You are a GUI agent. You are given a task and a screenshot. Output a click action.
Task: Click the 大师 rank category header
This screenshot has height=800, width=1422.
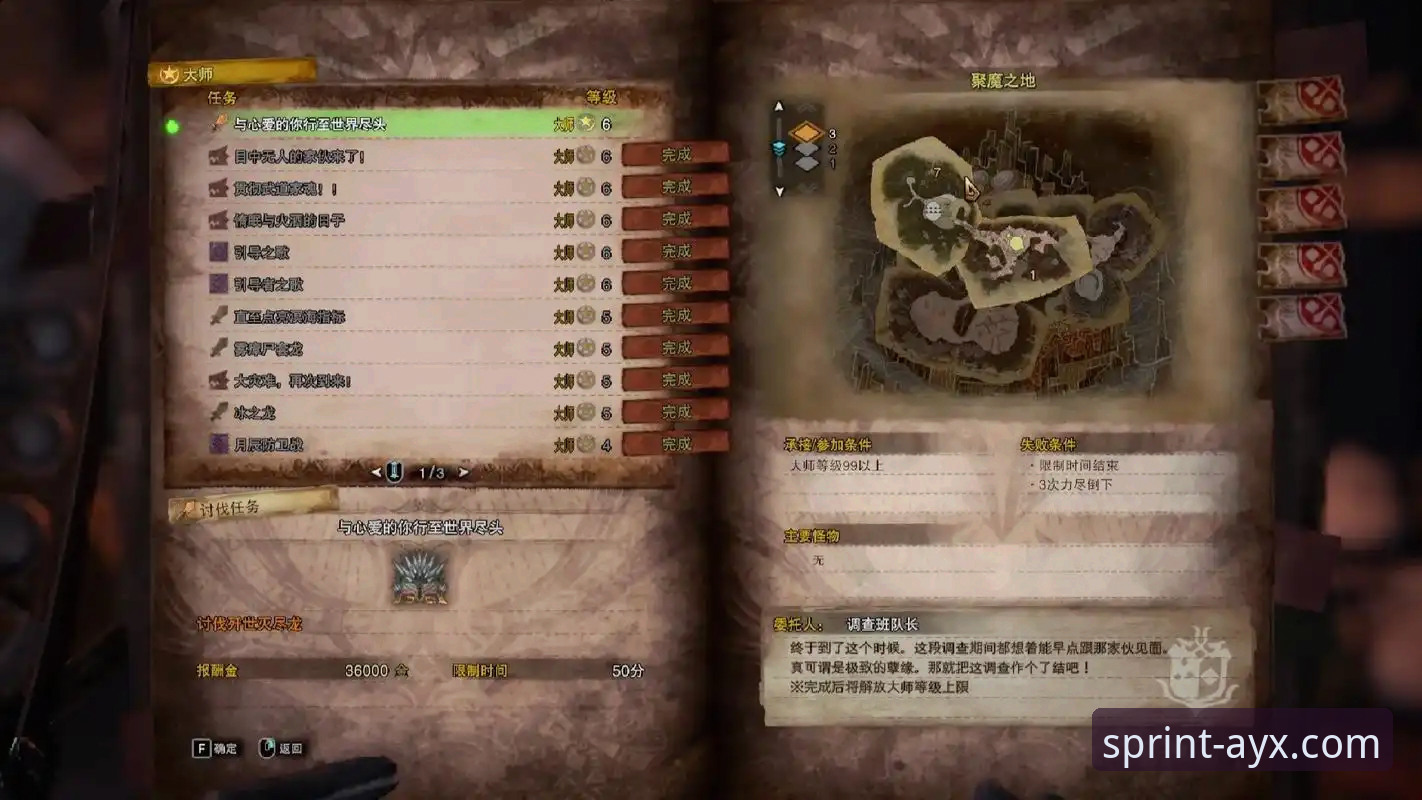(232, 73)
